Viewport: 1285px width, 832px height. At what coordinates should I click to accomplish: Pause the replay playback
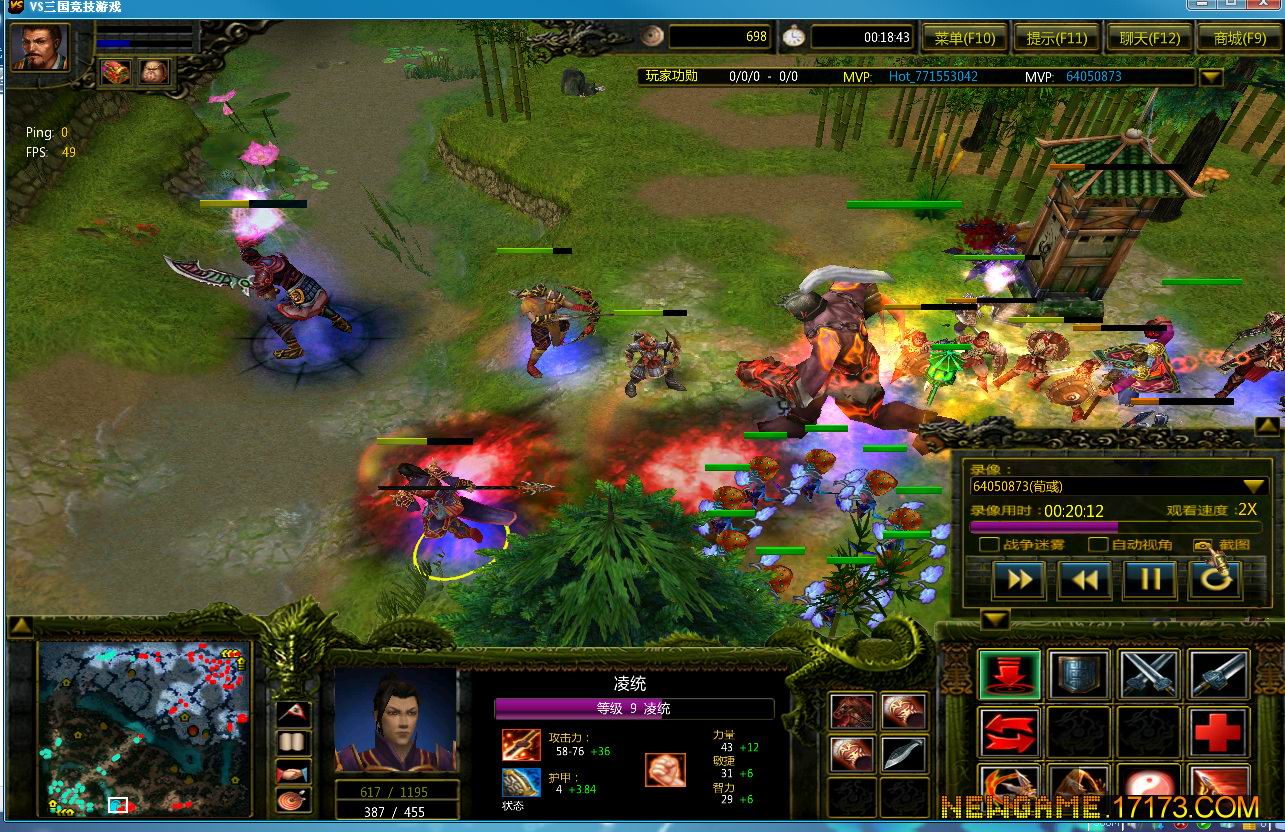click(1150, 580)
